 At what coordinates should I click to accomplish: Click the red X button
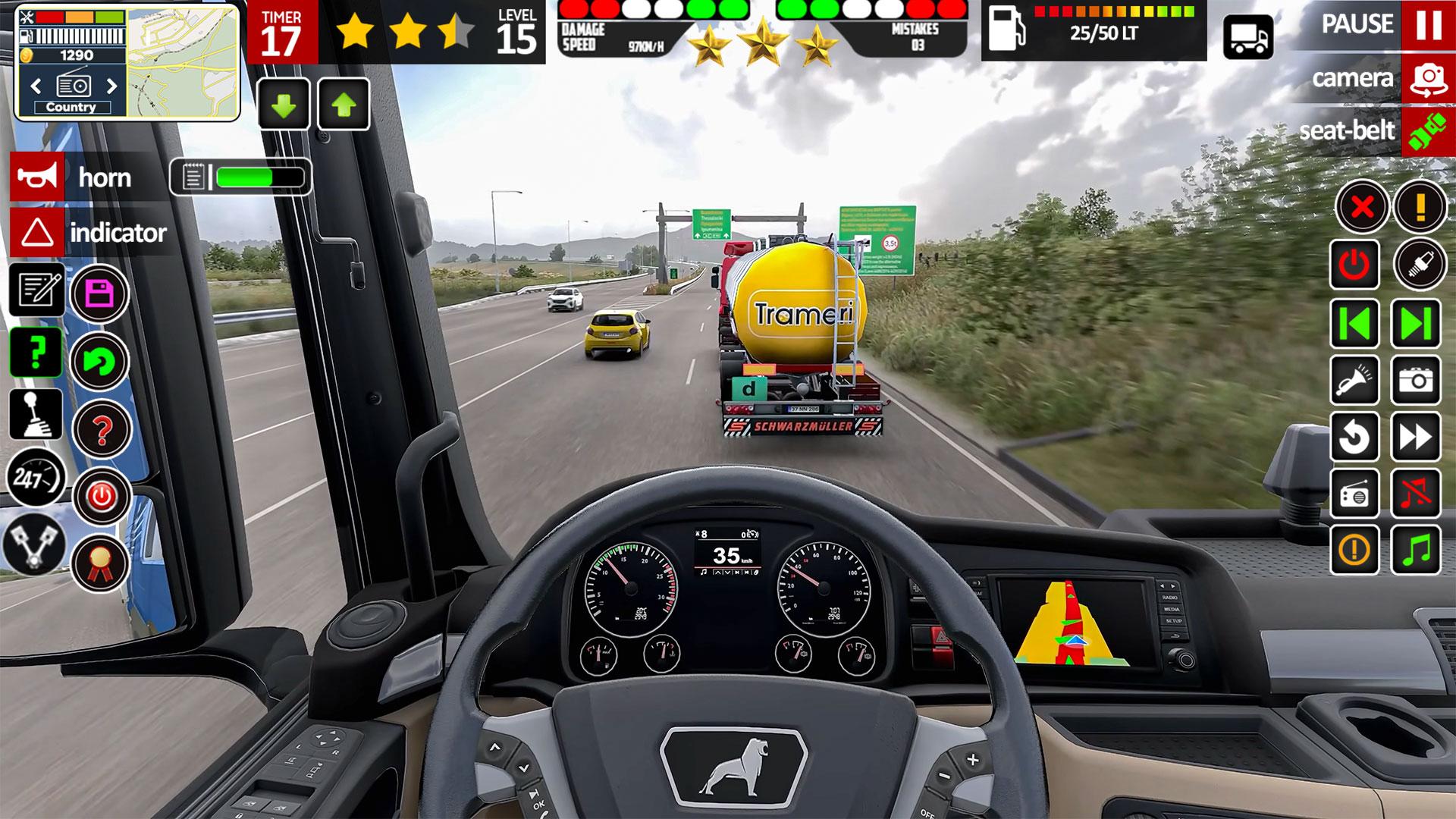tap(1362, 206)
